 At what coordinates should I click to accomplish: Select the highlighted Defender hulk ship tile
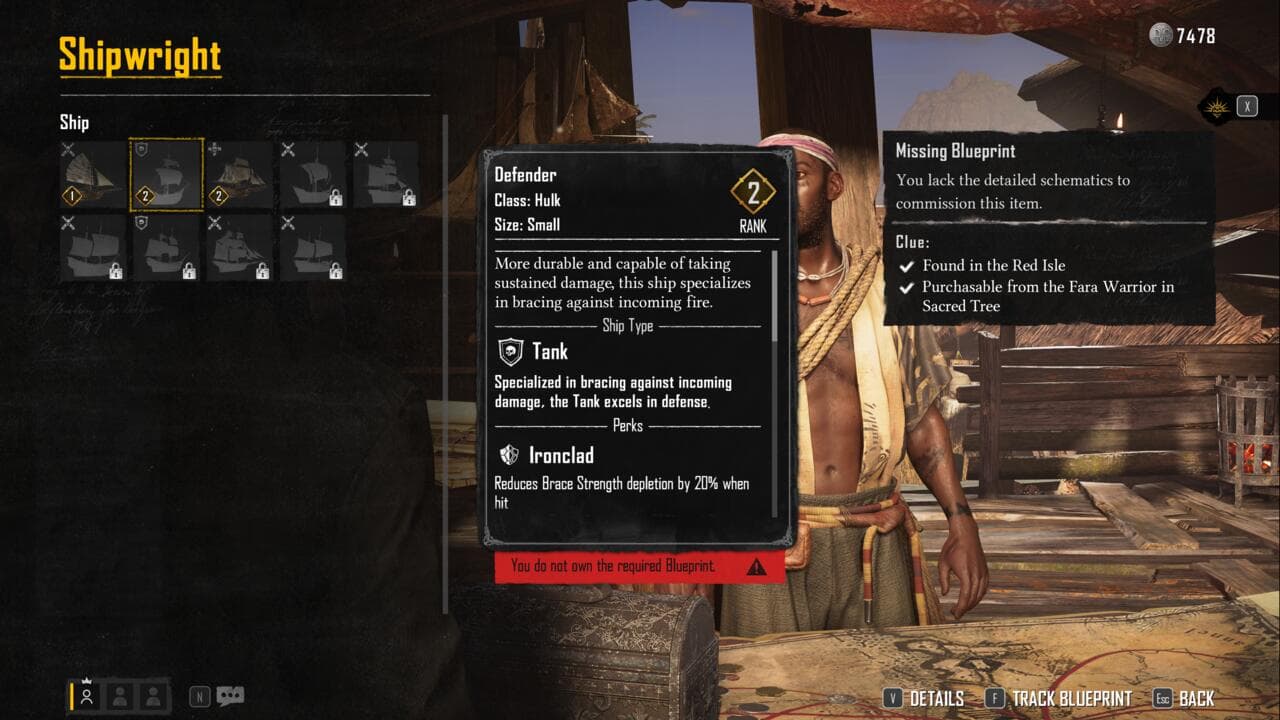167,174
